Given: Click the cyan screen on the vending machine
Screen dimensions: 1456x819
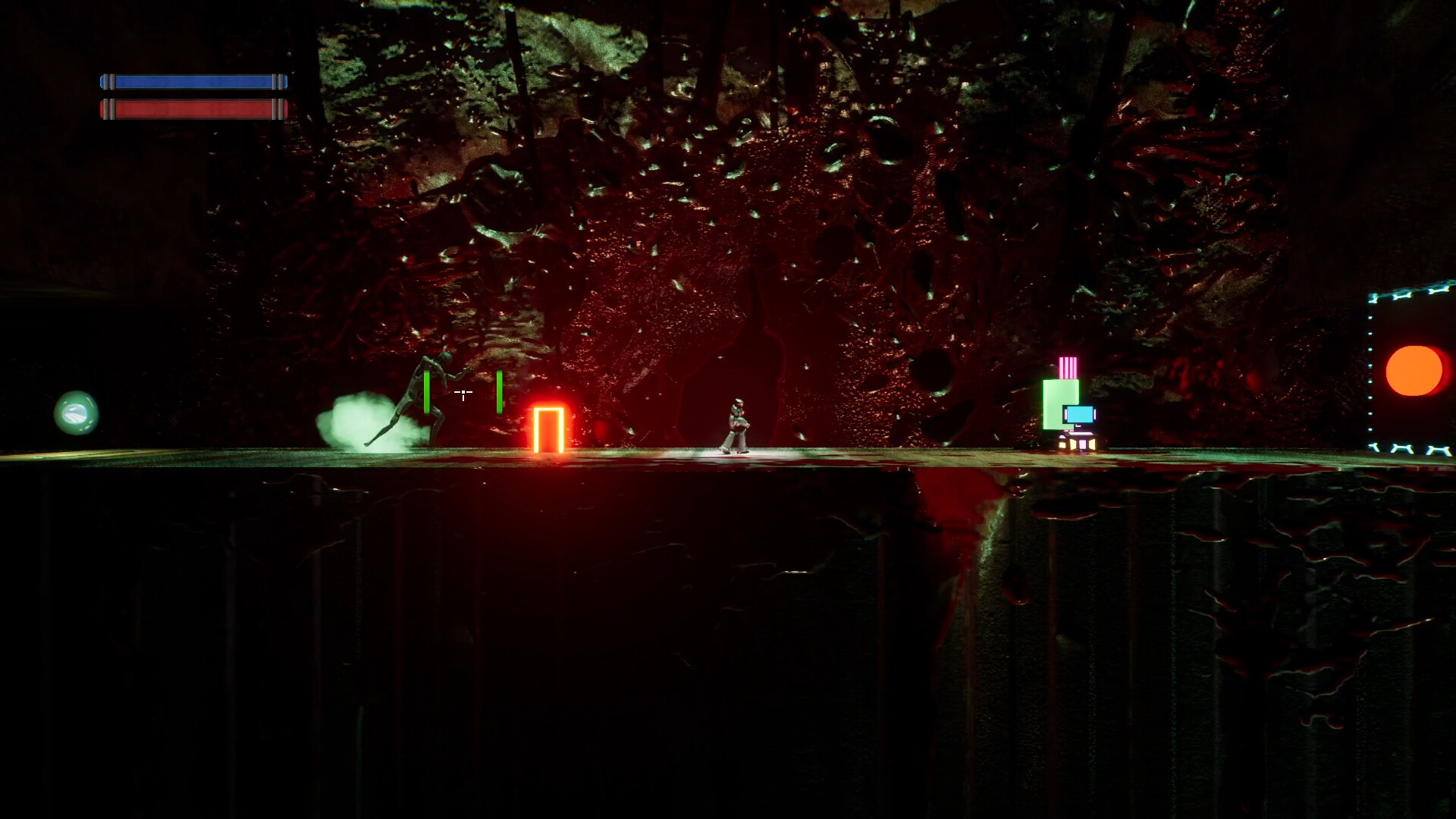Looking at the screenshot, I should point(1080,414).
